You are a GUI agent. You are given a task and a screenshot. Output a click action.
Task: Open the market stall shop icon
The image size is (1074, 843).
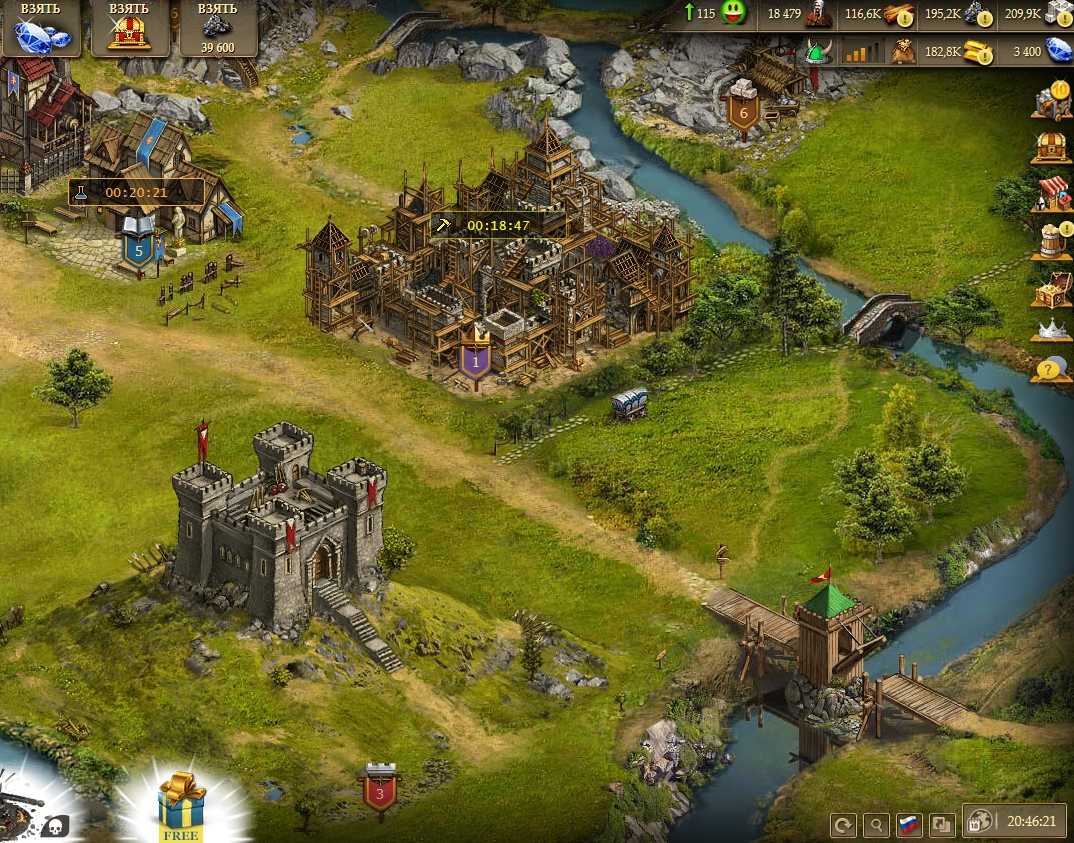click(x=1053, y=192)
